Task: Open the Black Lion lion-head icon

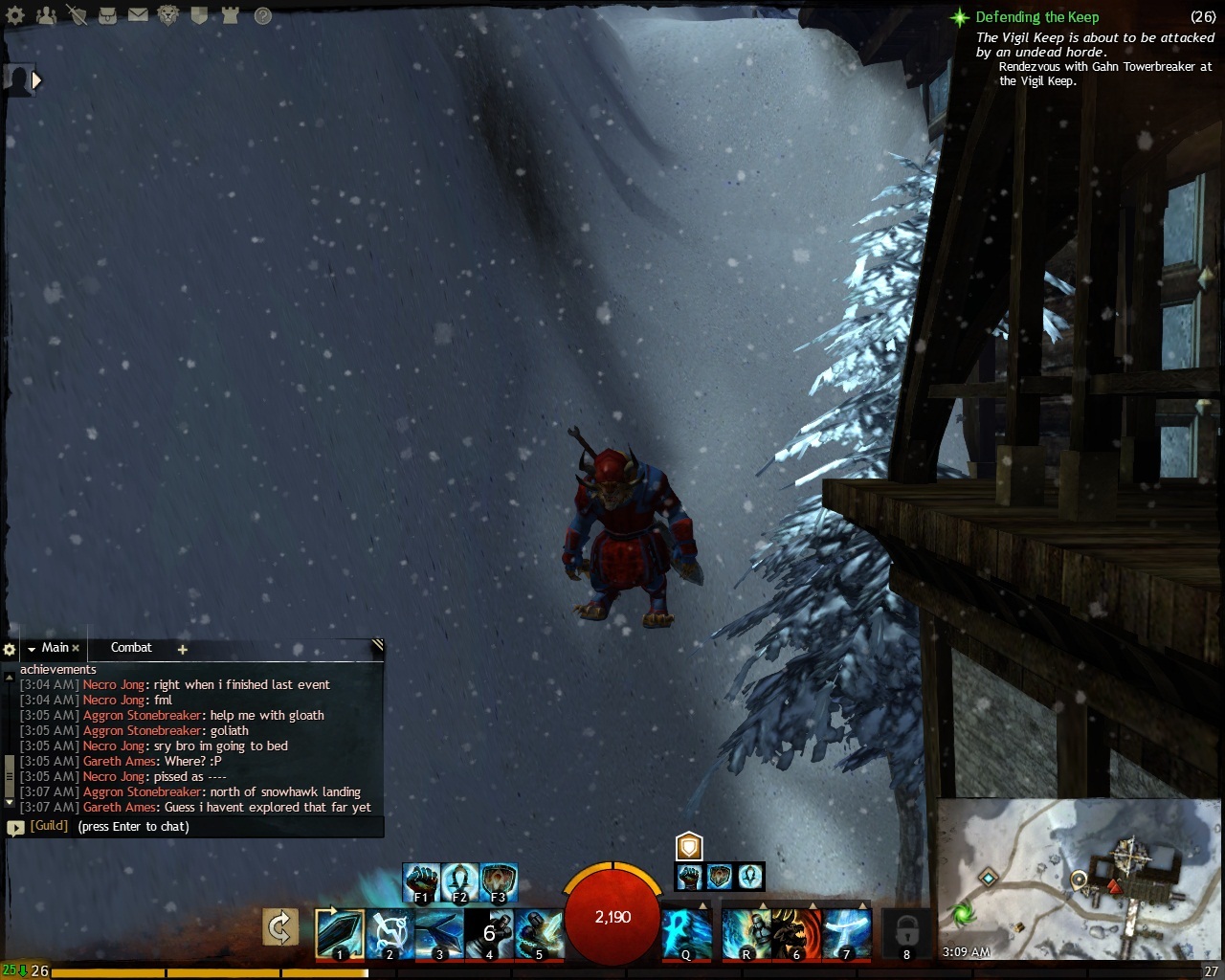Action: point(168,15)
